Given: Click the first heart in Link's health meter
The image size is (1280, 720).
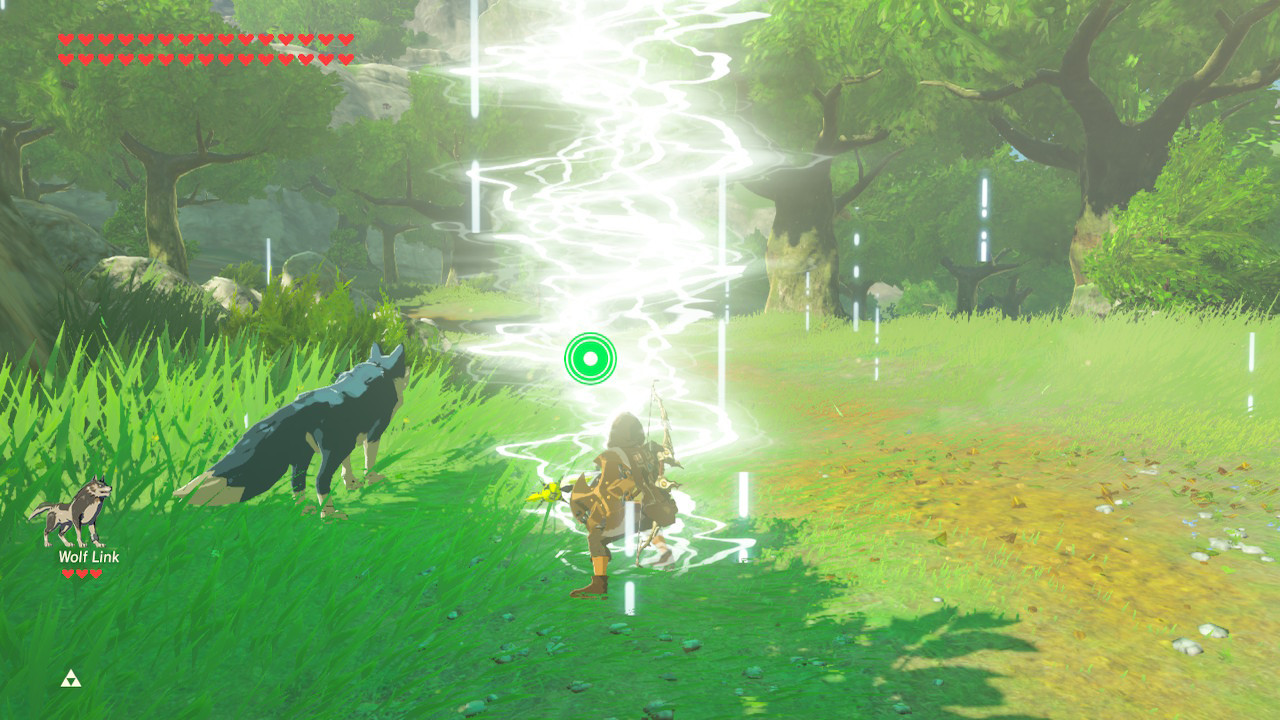Looking at the screenshot, I should (x=66, y=40).
